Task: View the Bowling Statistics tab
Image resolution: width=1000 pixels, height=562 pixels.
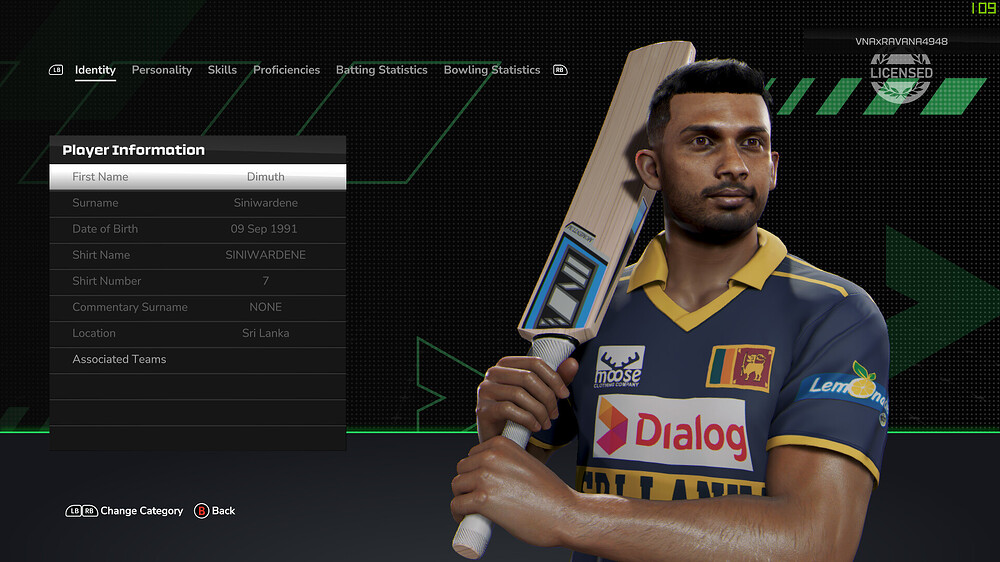Action: pos(492,70)
